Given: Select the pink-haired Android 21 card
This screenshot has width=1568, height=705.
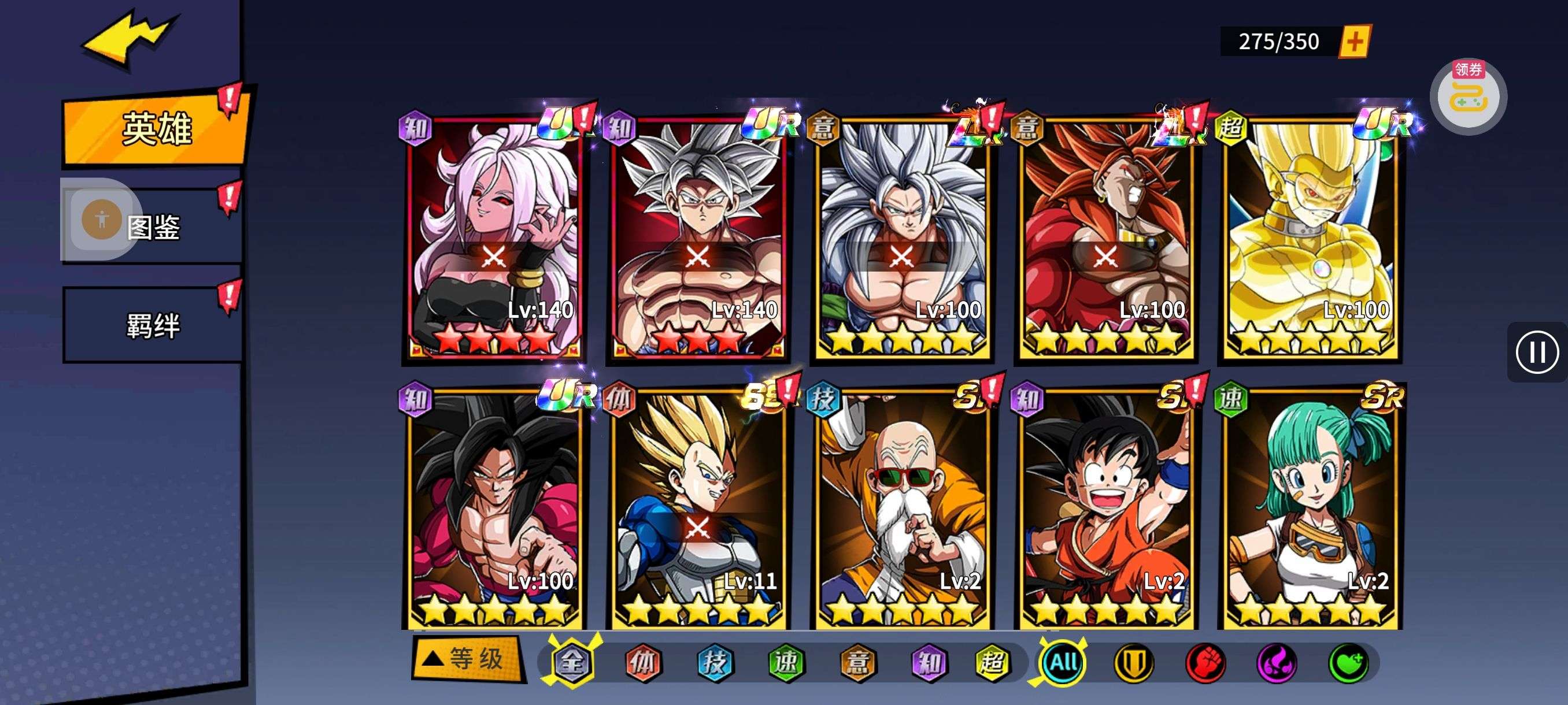Looking at the screenshot, I should (494, 238).
